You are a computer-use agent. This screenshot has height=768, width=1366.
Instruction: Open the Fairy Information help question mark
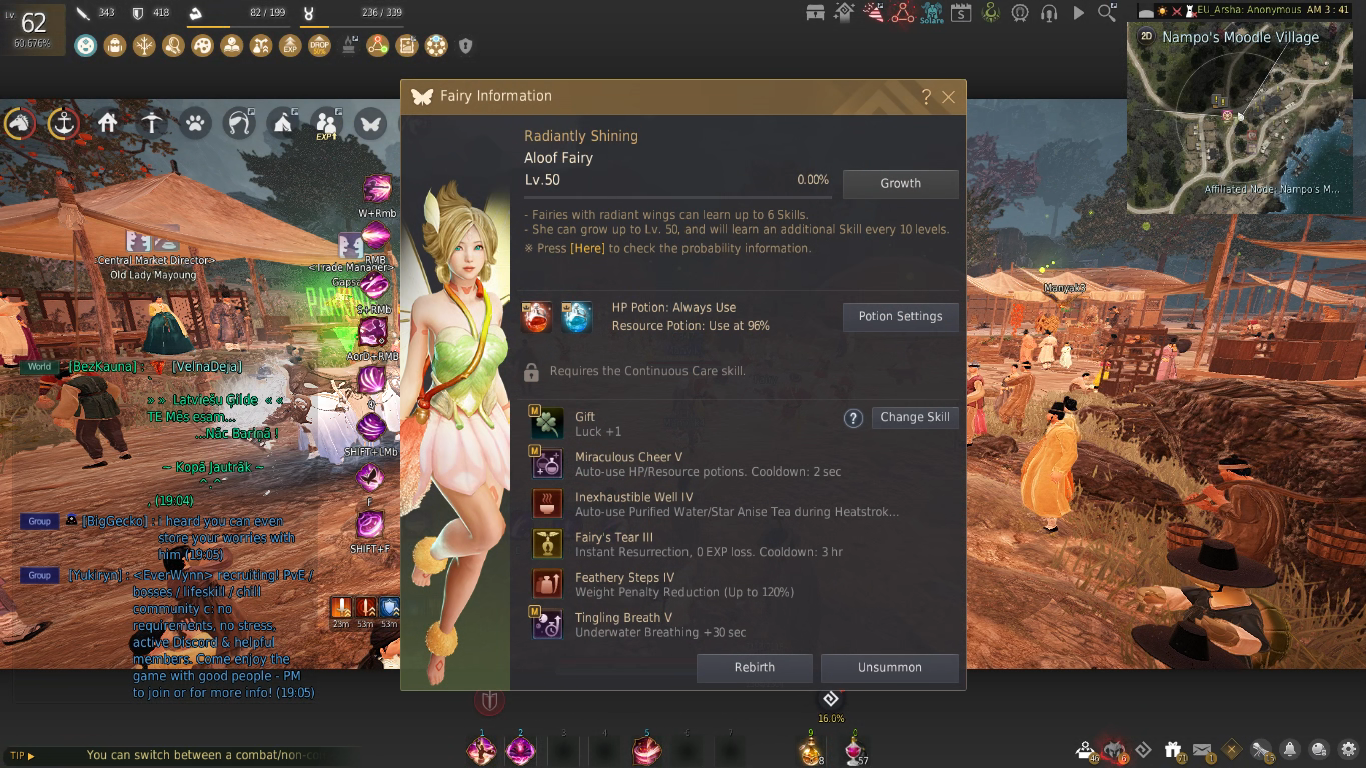(x=926, y=97)
